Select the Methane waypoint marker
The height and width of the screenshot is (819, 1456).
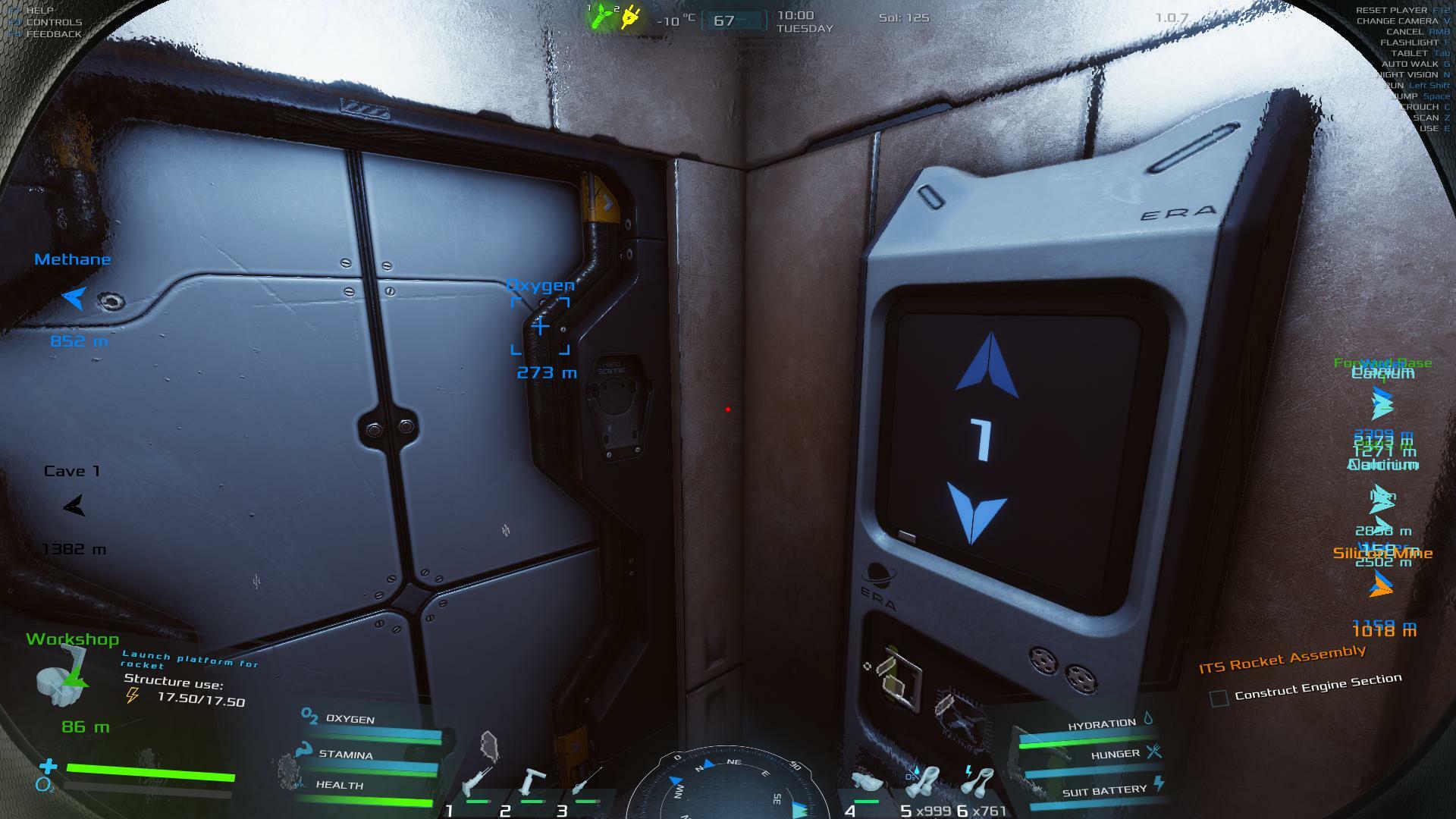point(74,298)
